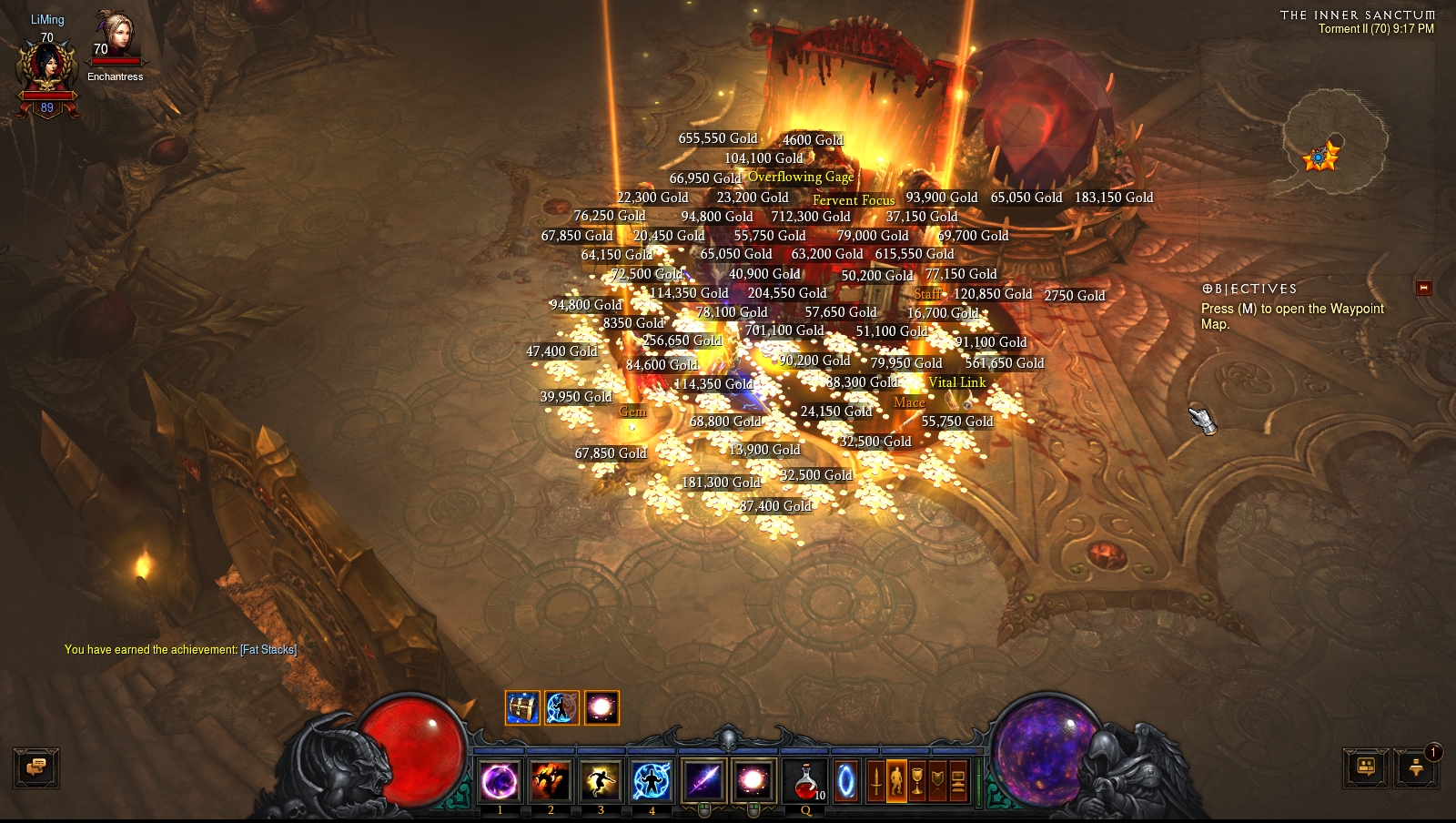
Task: Open the chat speech bubble button
Action: (36, 767)
